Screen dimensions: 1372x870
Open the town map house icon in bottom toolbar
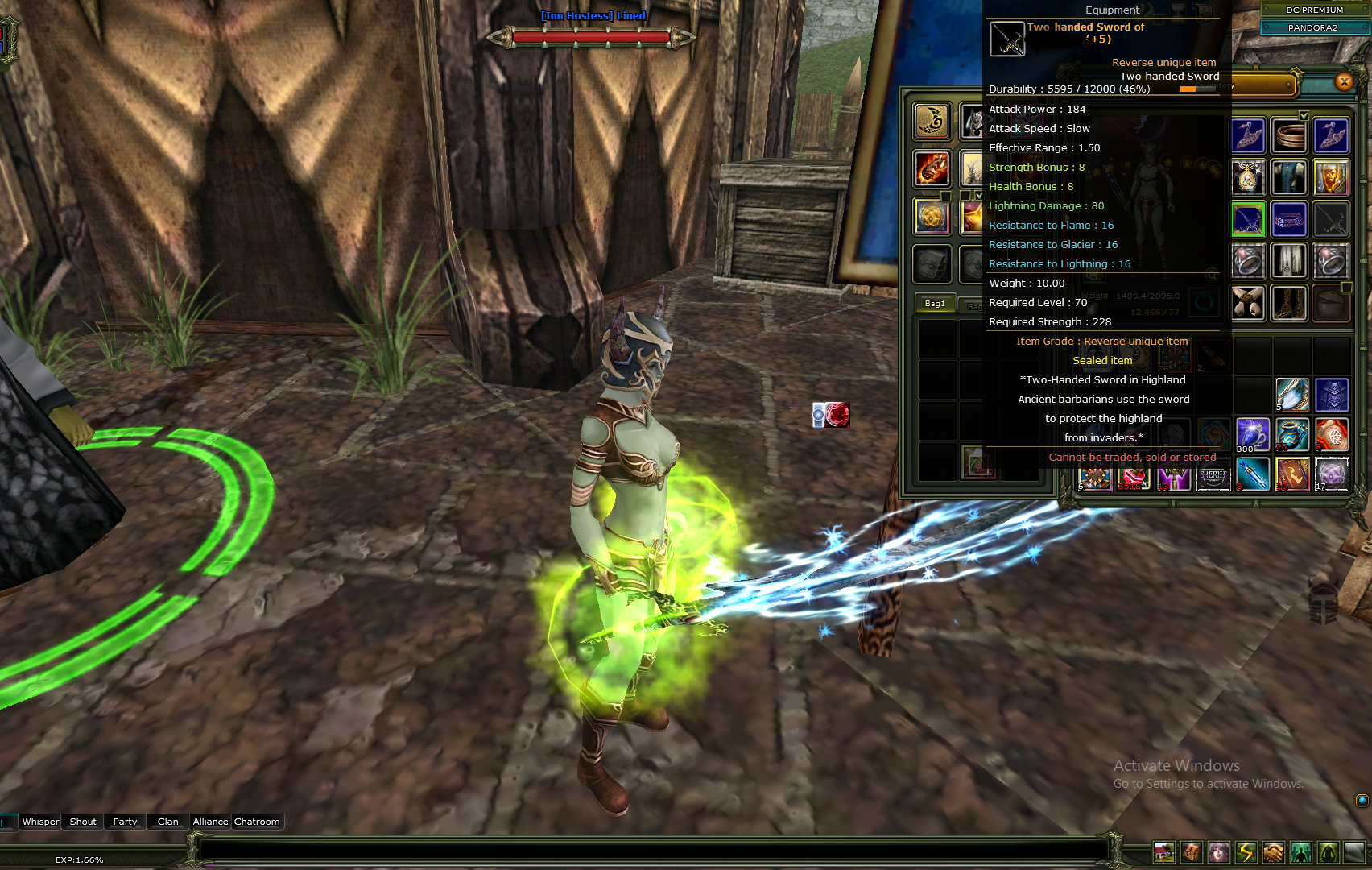click(1163, 852)
